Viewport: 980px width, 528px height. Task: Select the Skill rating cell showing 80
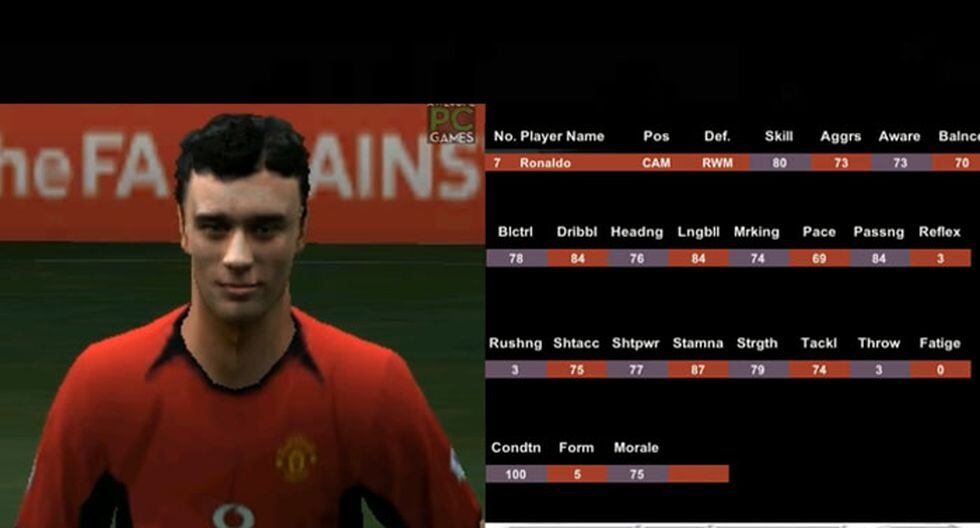pos(779,162)
